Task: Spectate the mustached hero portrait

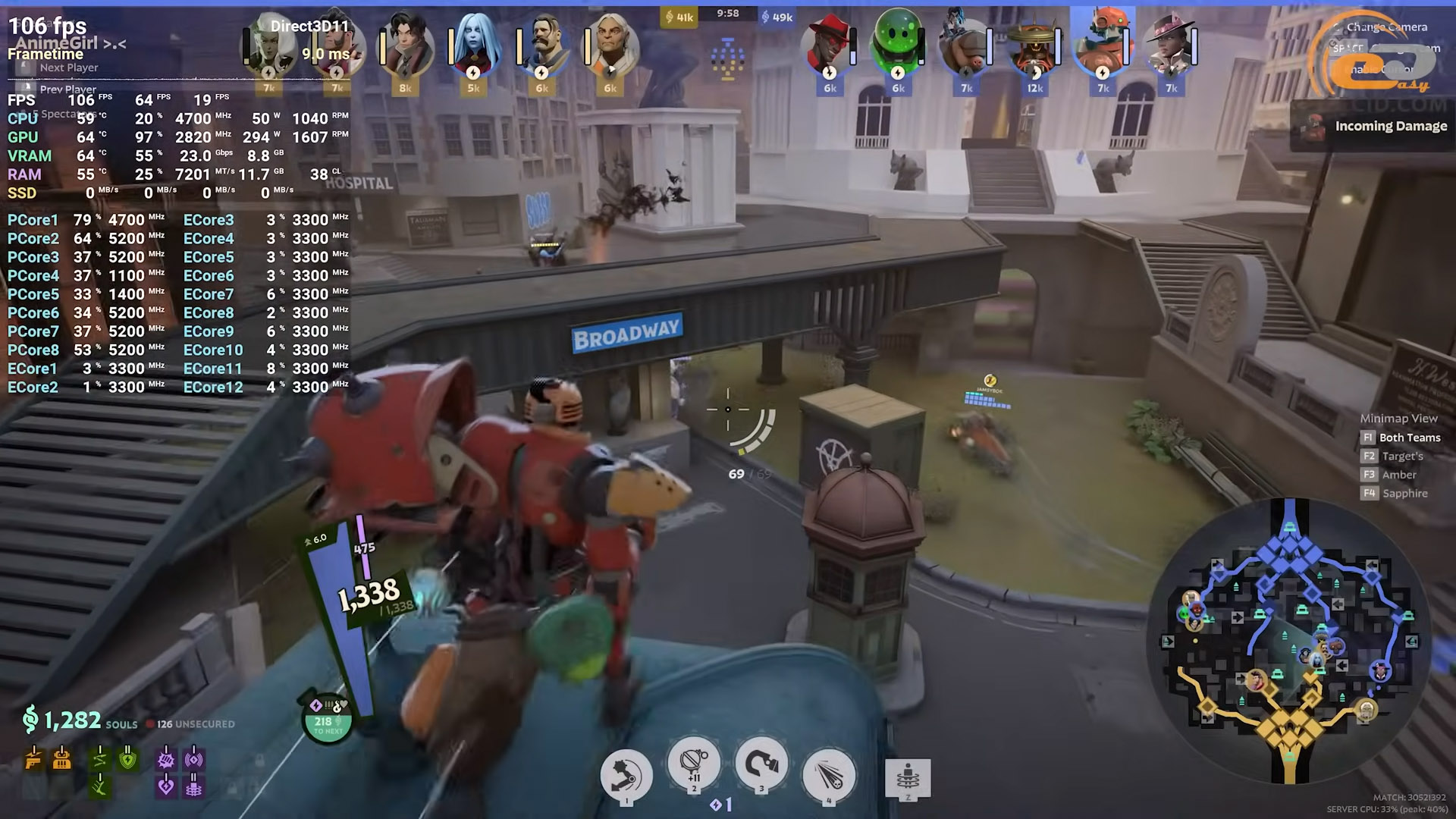Action: [543, 45]
